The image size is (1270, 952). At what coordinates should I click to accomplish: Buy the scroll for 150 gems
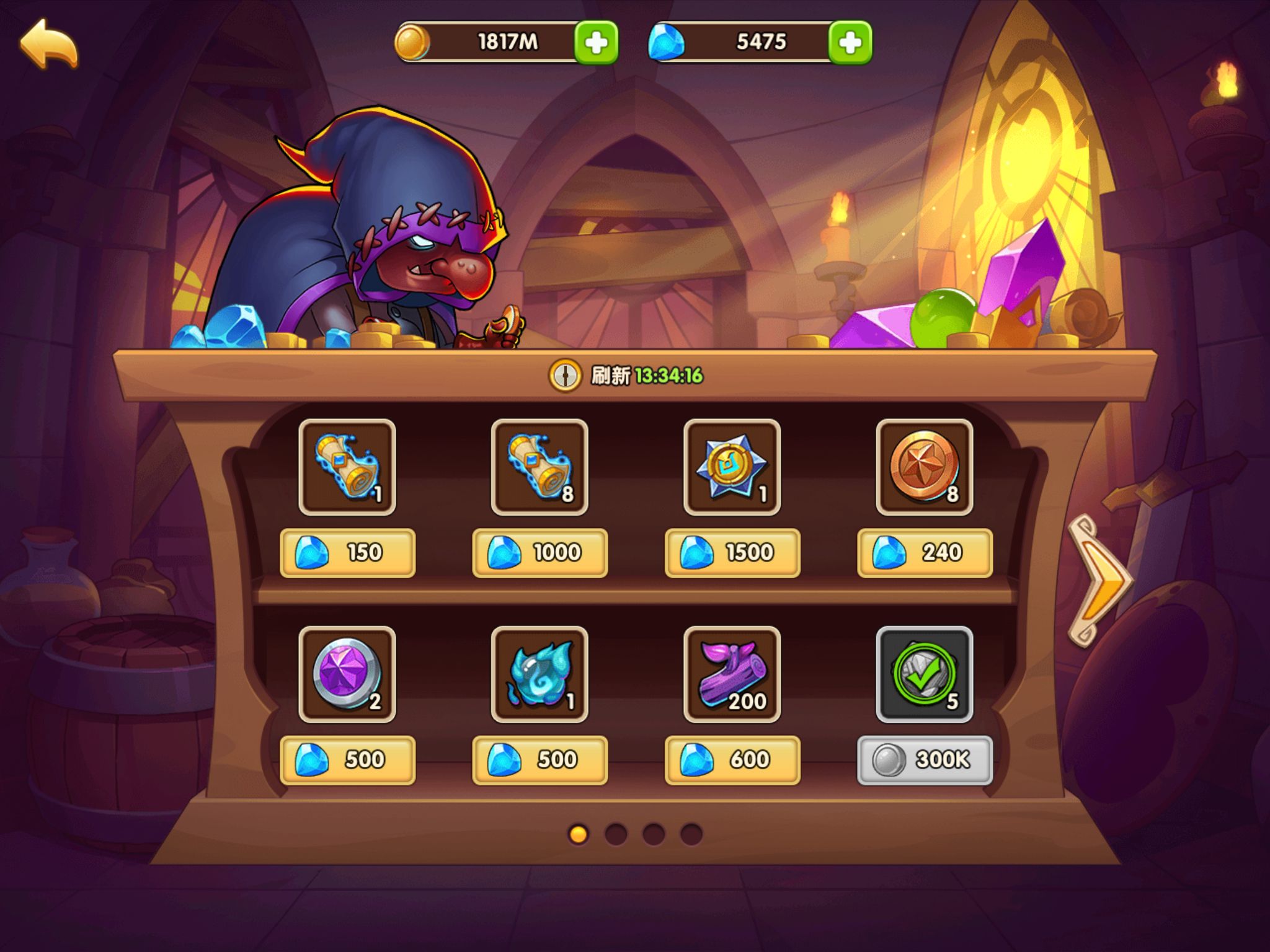pos(347,552)
